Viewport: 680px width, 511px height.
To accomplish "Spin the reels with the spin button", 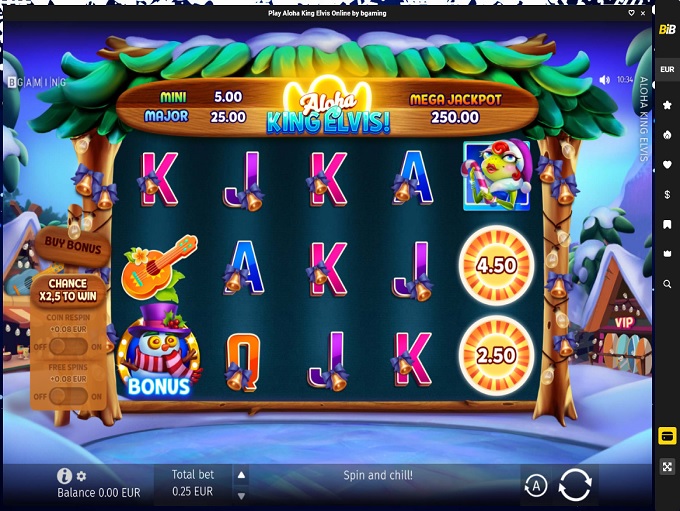I will click(x=575, y=485).
